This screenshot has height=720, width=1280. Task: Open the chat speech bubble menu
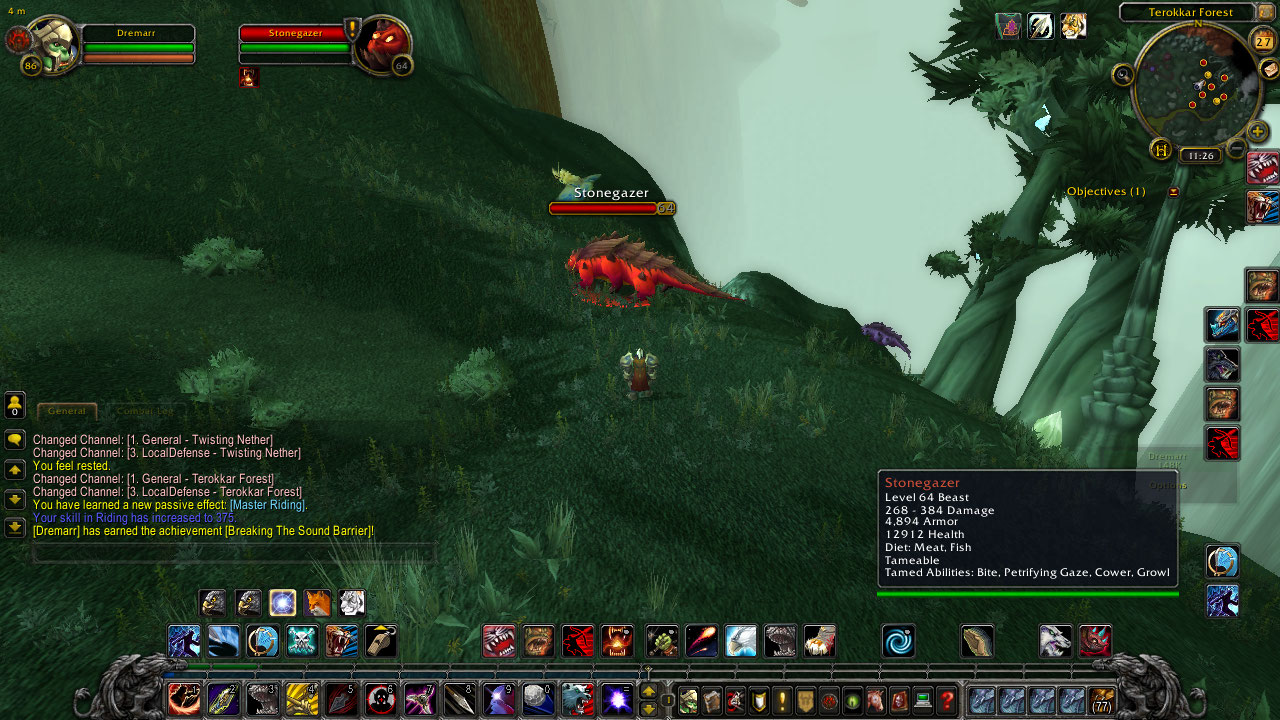tap(15, 439)
